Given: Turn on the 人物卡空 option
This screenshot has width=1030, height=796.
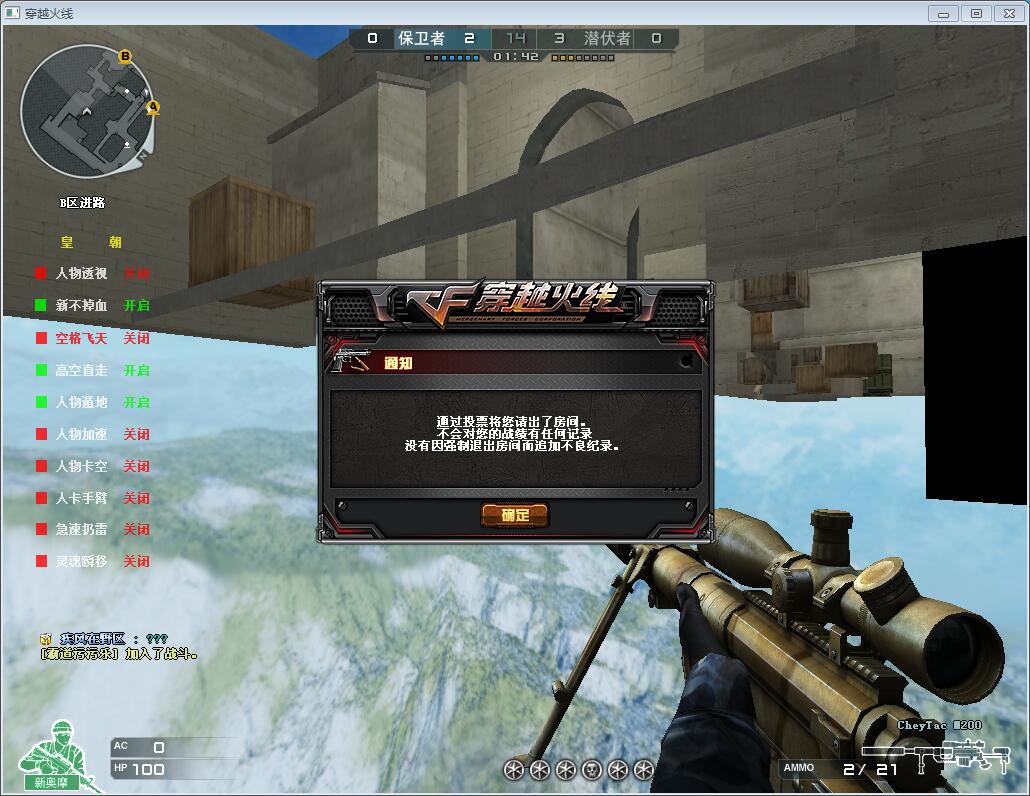Looking at the screenshot, I should [81, 466].
